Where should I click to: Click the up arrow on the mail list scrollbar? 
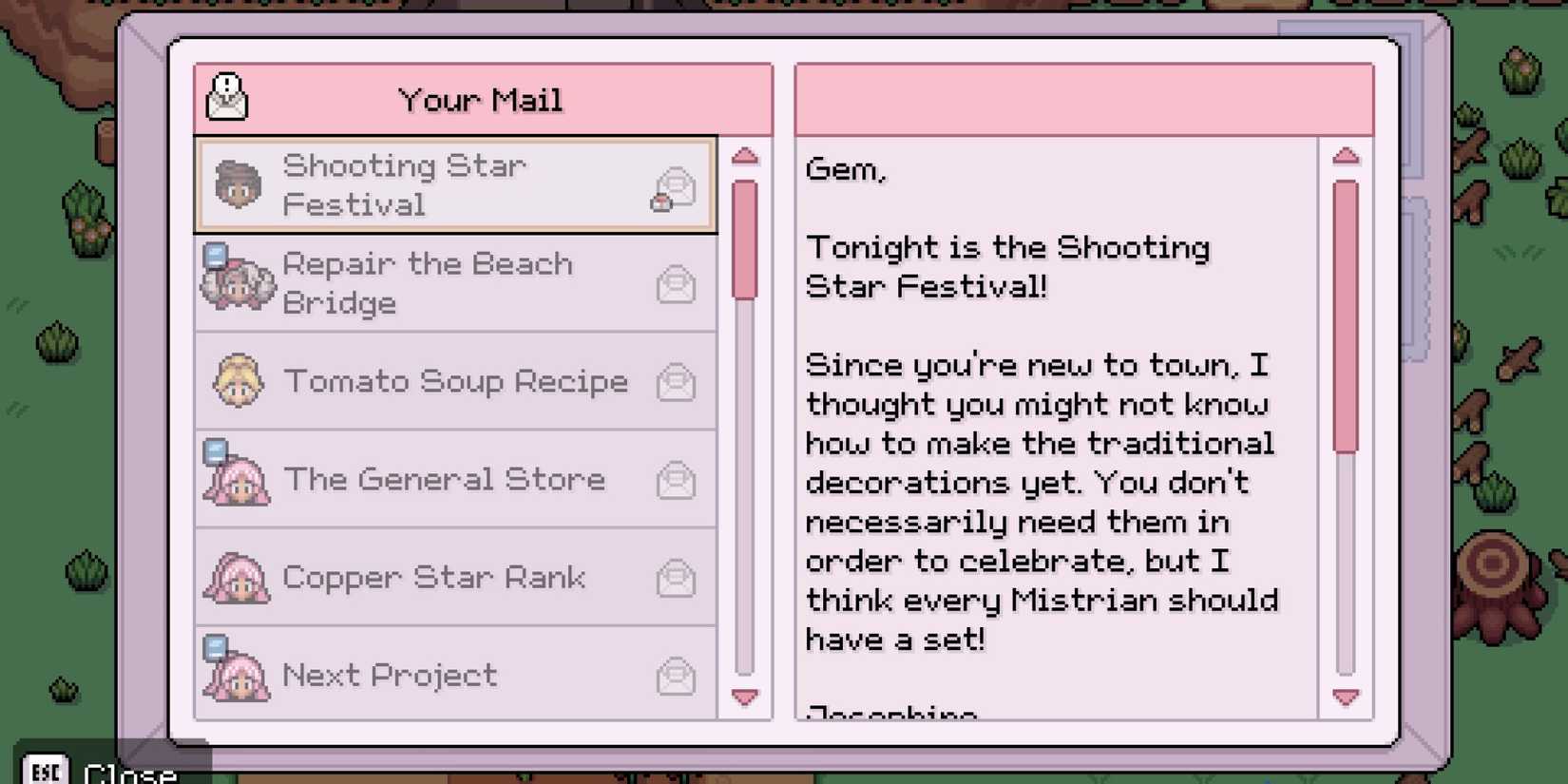745,155
